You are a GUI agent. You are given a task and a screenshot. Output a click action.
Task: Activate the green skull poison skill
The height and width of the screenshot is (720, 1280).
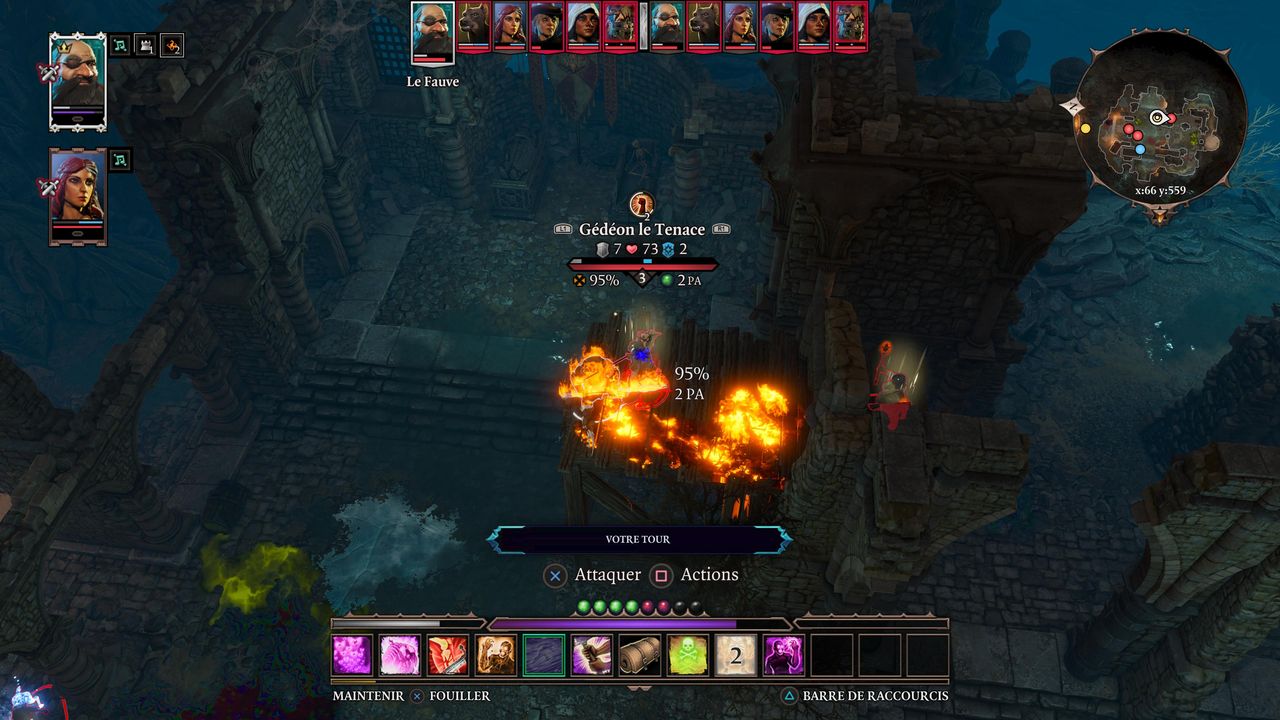pyautogui.click(x=688, y=655)
